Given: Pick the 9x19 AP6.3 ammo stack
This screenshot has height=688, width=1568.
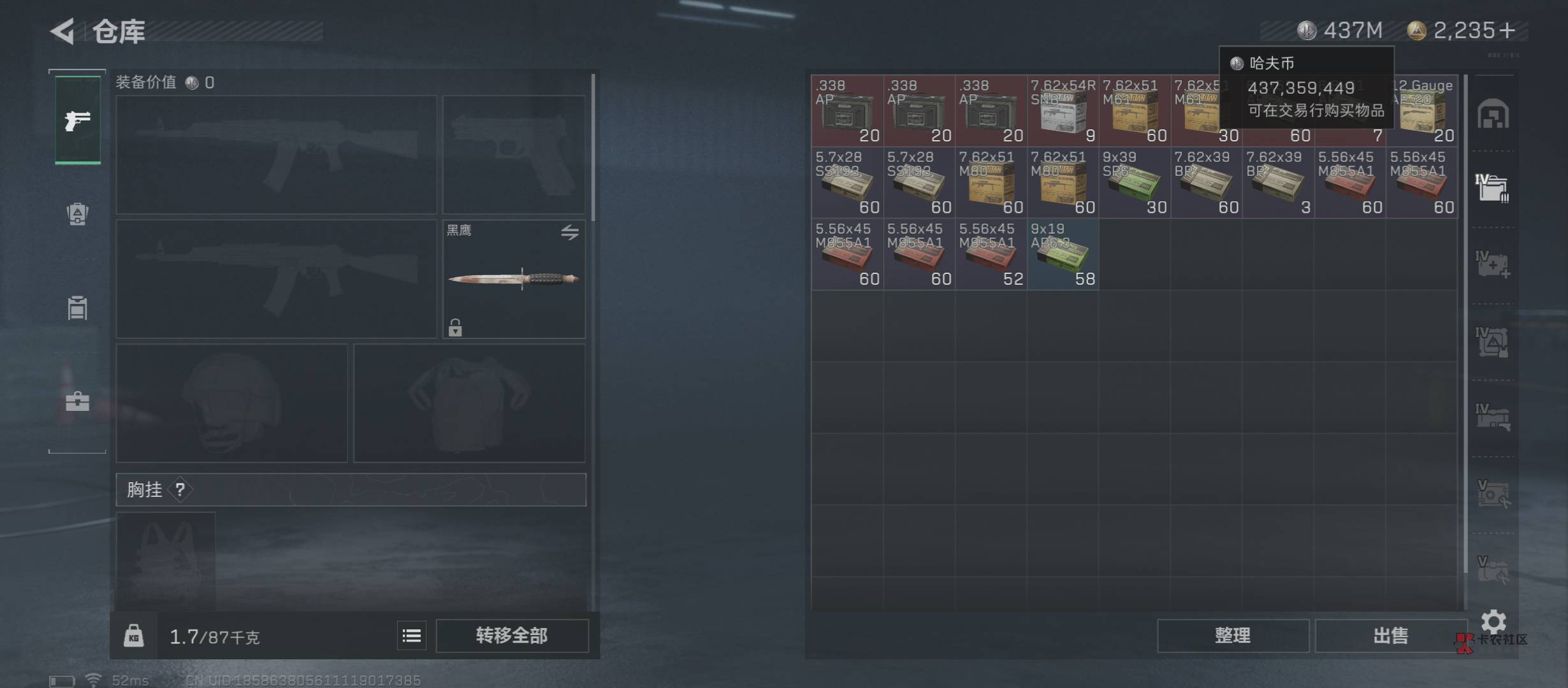Looking at the screenshot, I should 1063,255.
